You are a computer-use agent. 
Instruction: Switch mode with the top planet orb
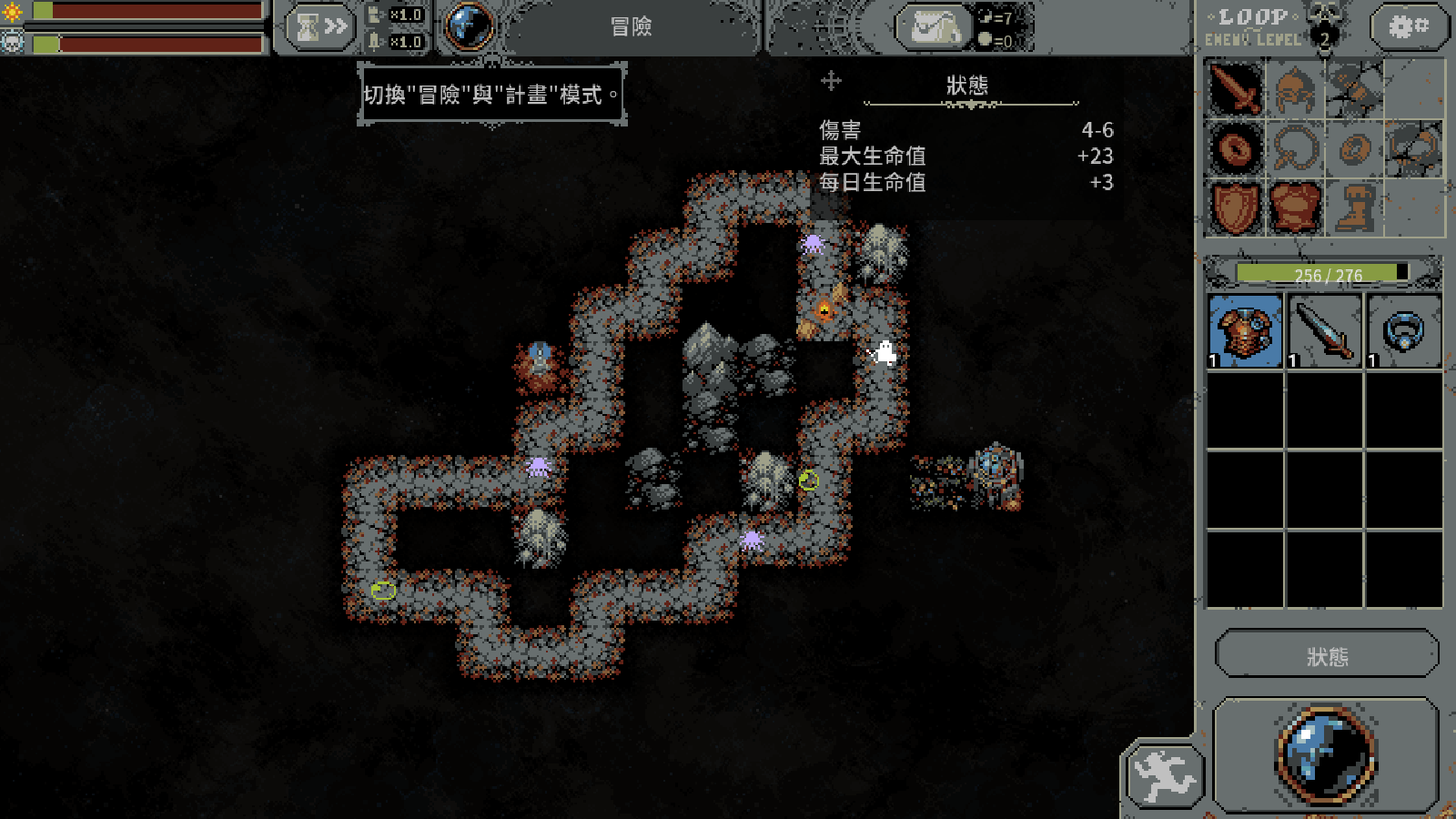(x=470, y=26)
